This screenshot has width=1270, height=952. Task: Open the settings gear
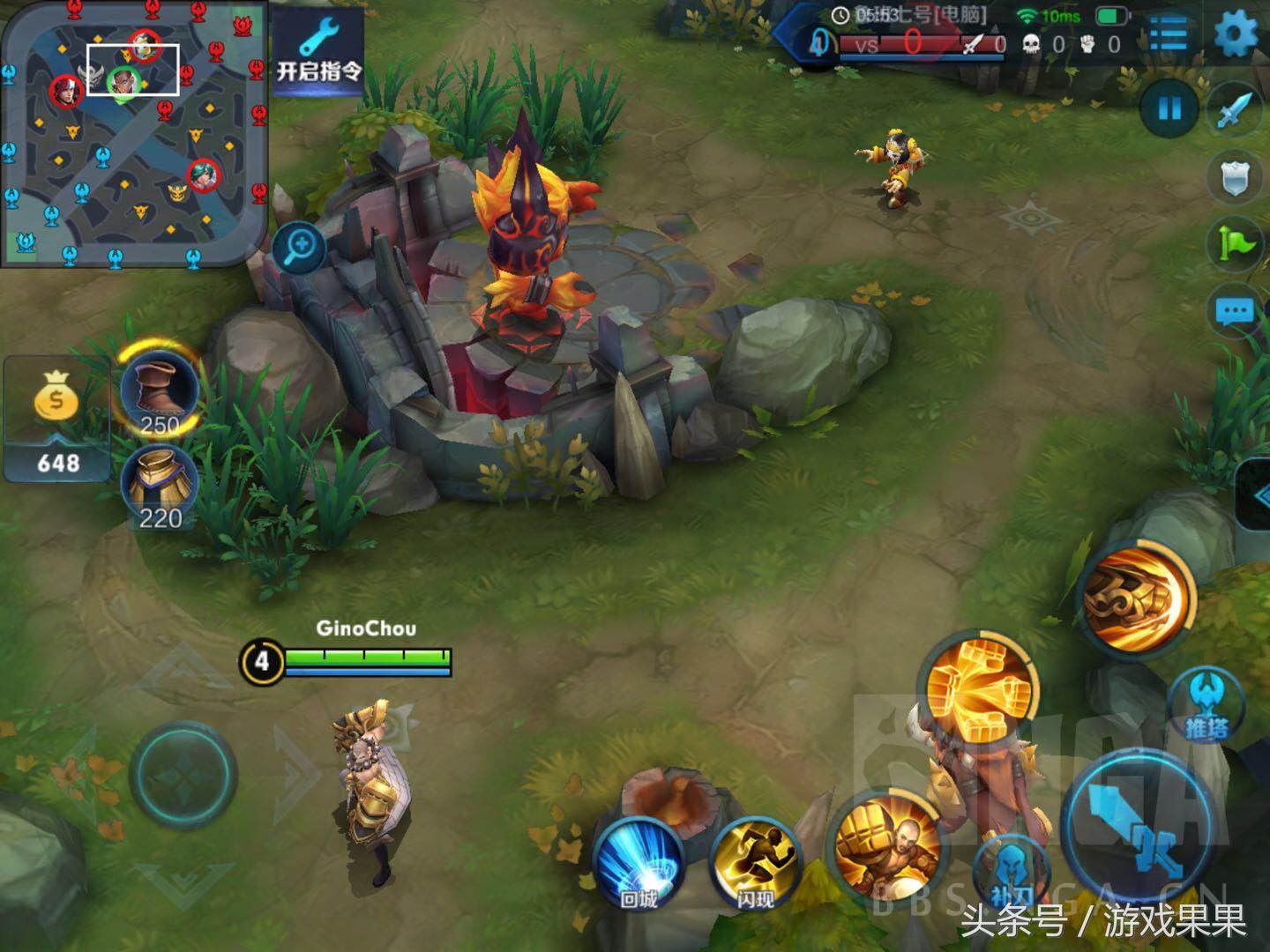[x=1236, y=35]
